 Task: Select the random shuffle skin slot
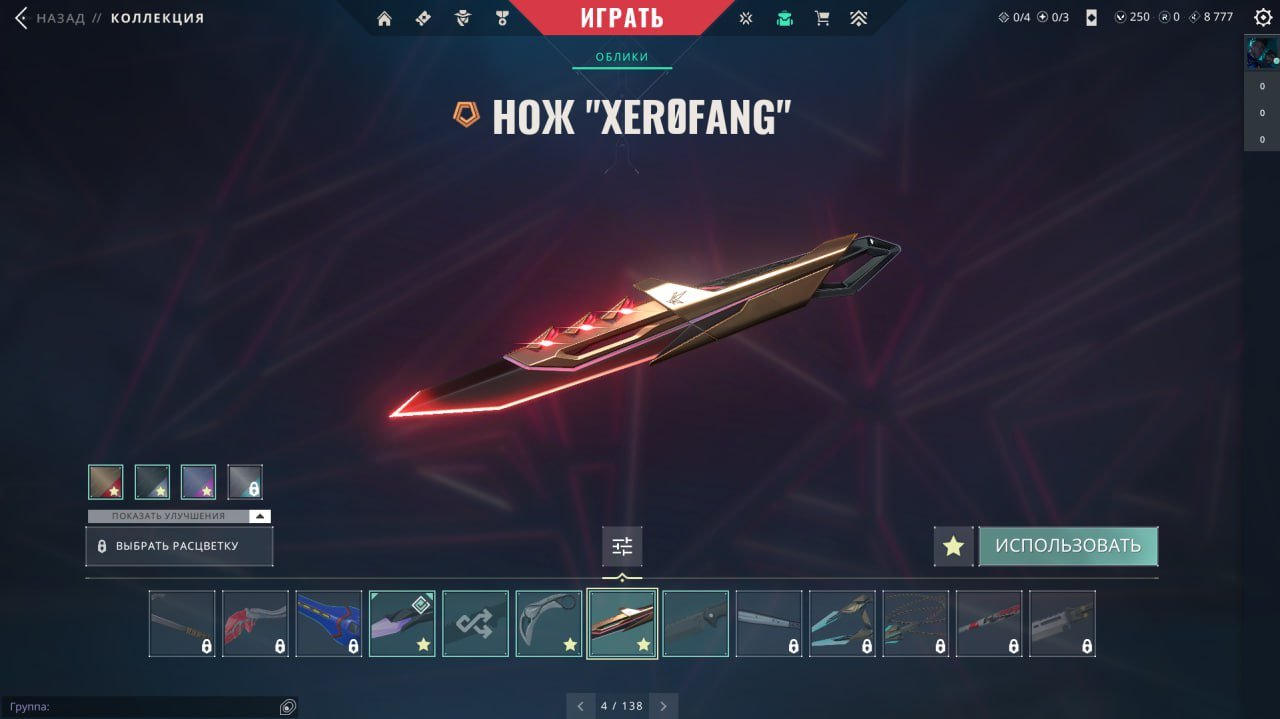pyautogui.click(x=475, y=624)
